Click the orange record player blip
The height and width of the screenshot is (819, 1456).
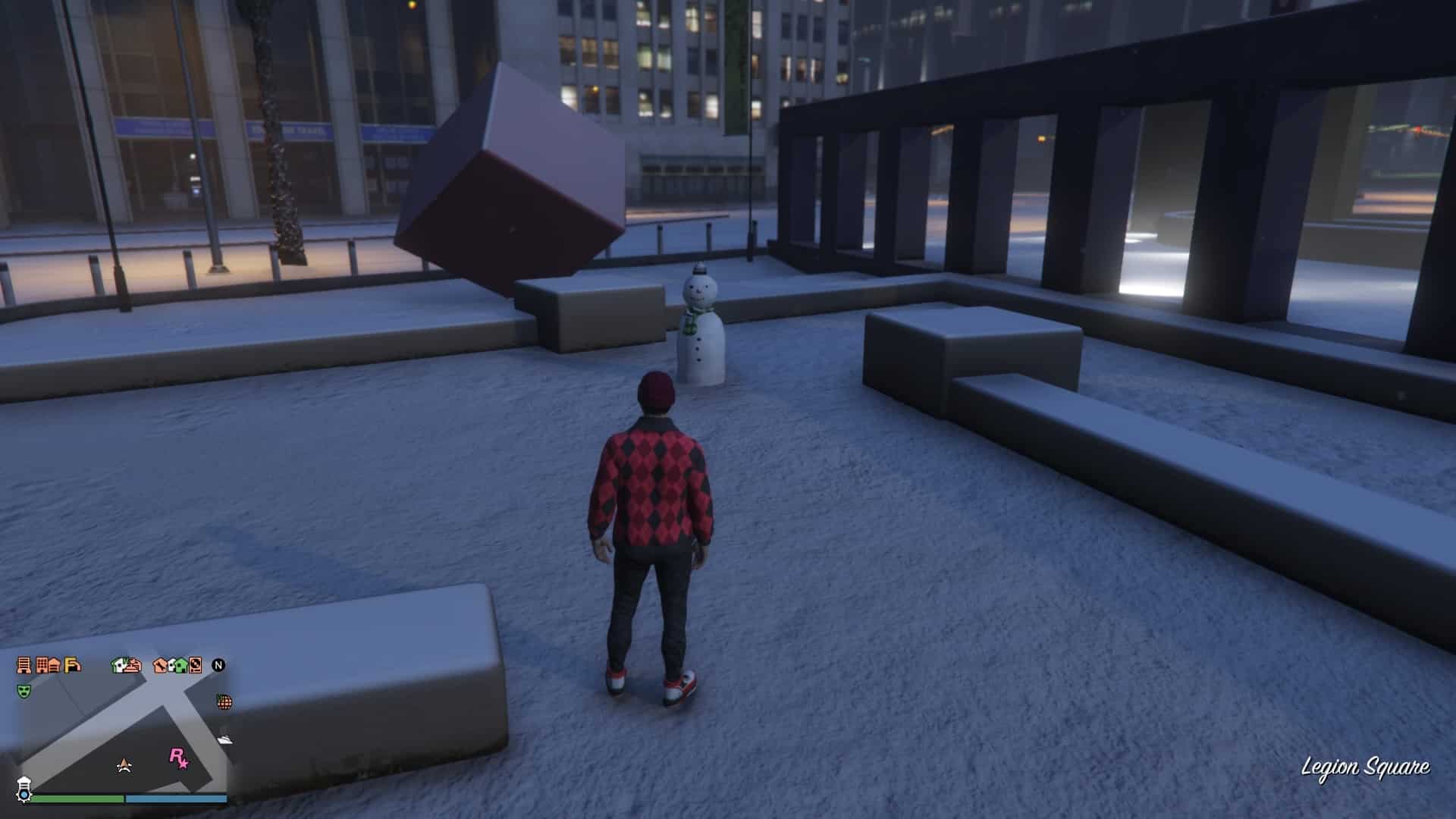click(195, 665)
